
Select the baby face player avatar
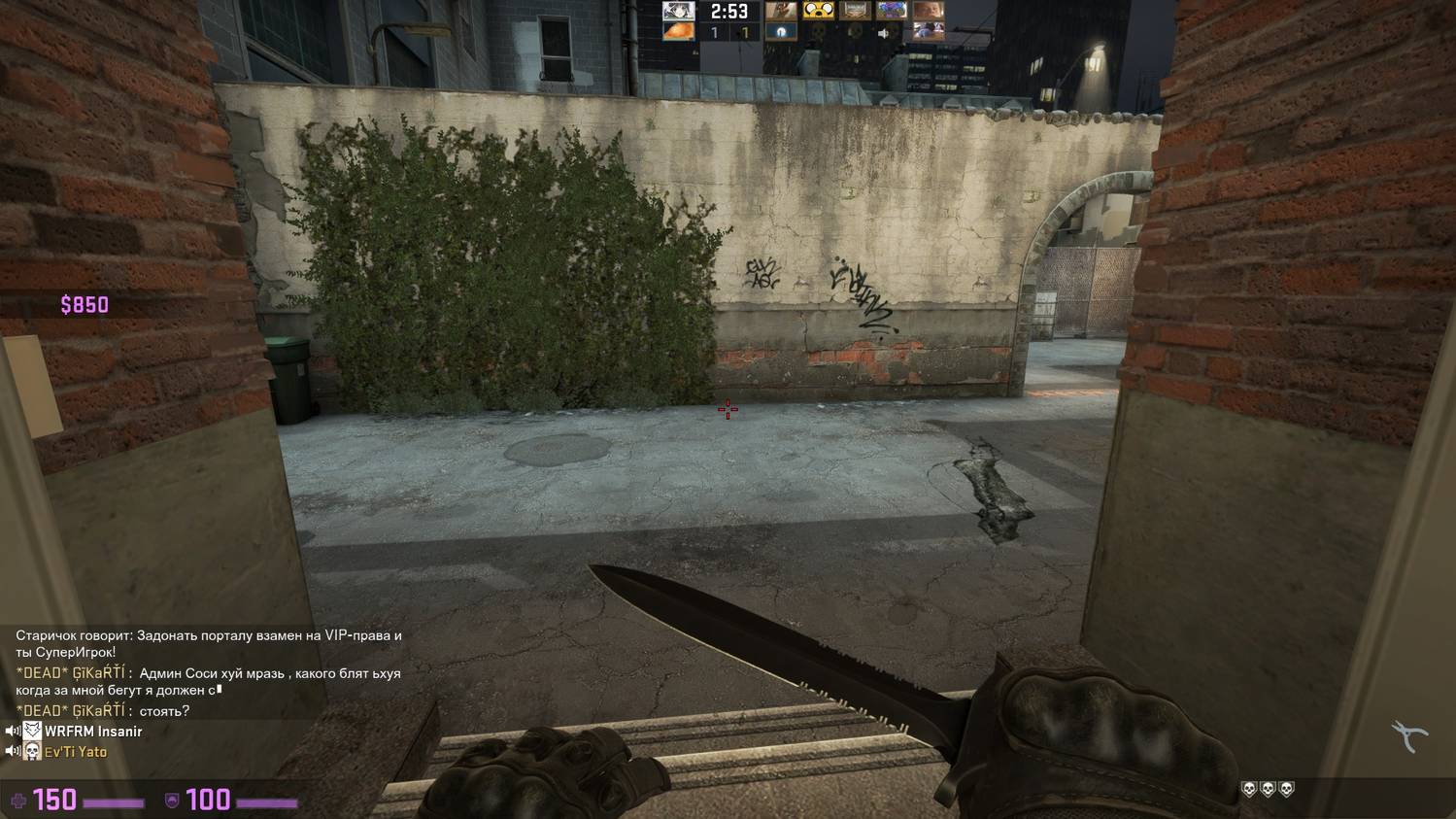click(x=930, y=11)
